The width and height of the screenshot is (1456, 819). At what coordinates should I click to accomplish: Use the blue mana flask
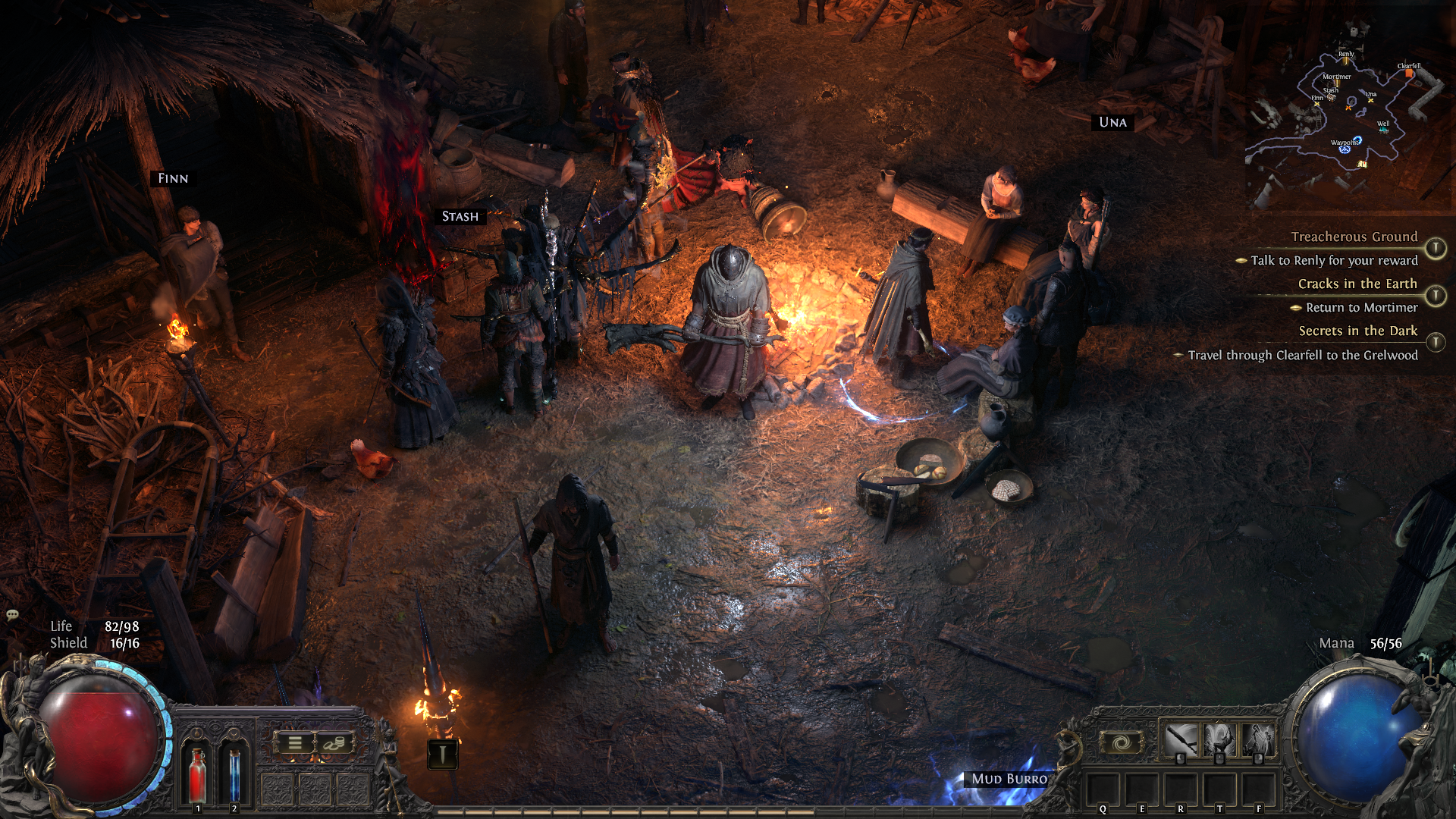[x=234, y=772]
